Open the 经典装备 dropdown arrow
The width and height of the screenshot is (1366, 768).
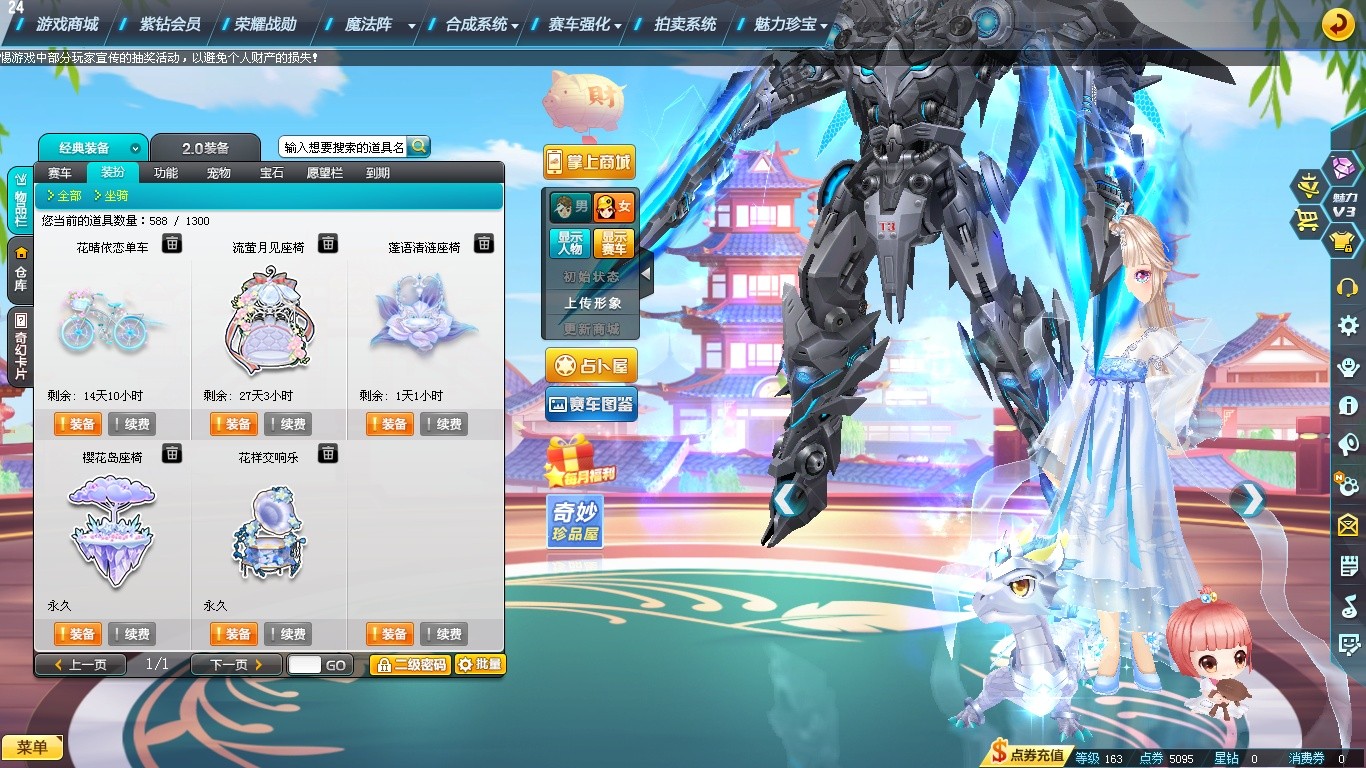click(x=136, y=147)
